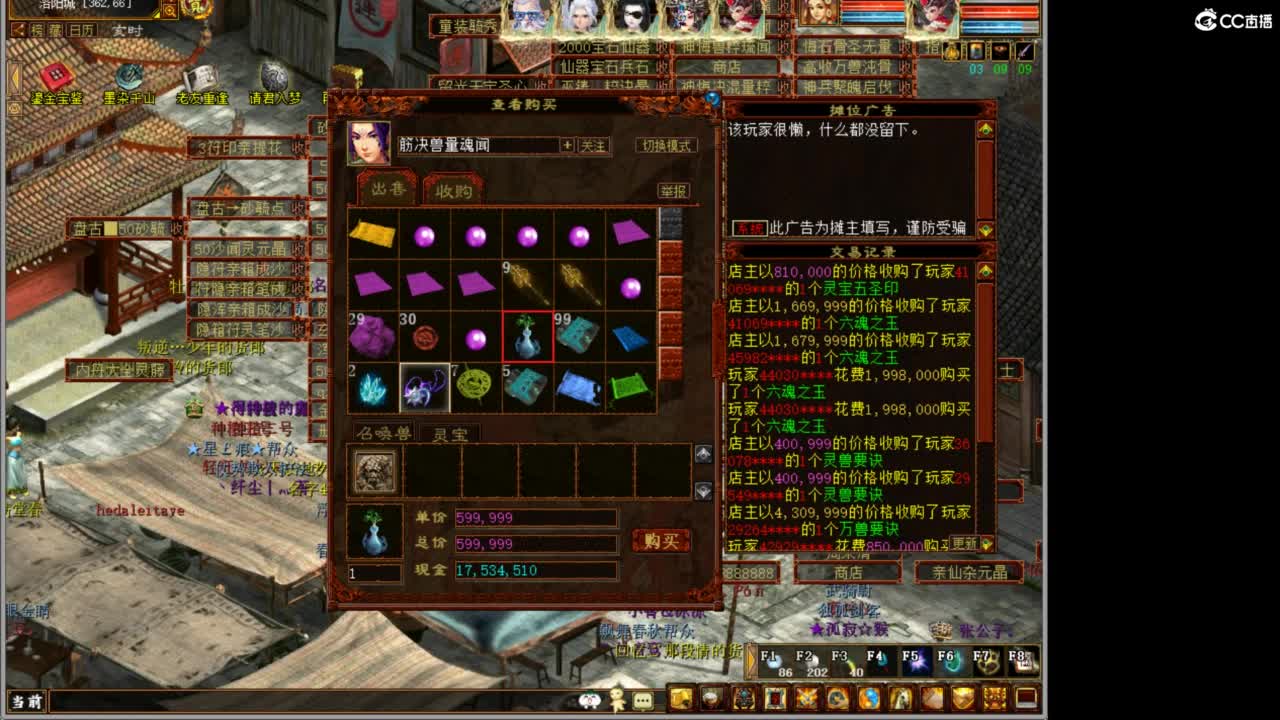1280x720 pixels.
Task: Switch to the 收购 tab
Action: [x=455, y=190]
